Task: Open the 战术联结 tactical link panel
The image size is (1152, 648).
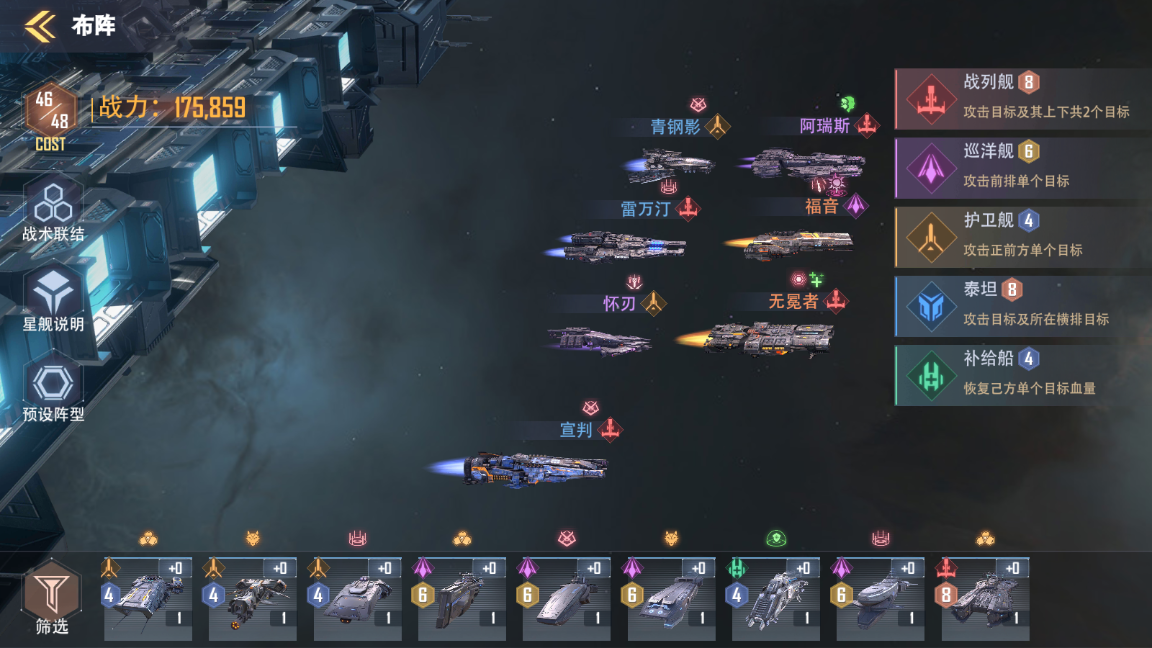Action: coord(52,210)
